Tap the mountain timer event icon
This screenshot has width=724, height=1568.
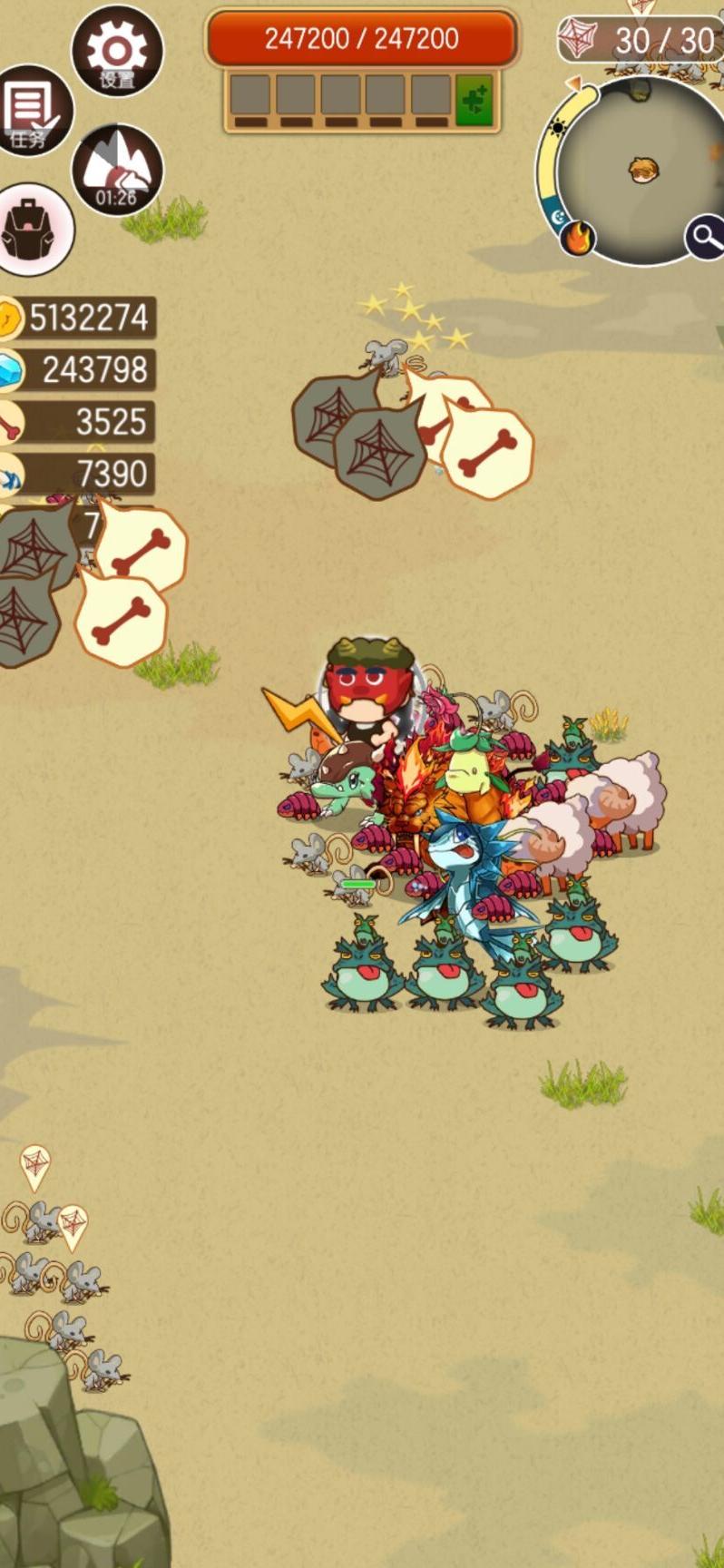[x=116, y=170]
